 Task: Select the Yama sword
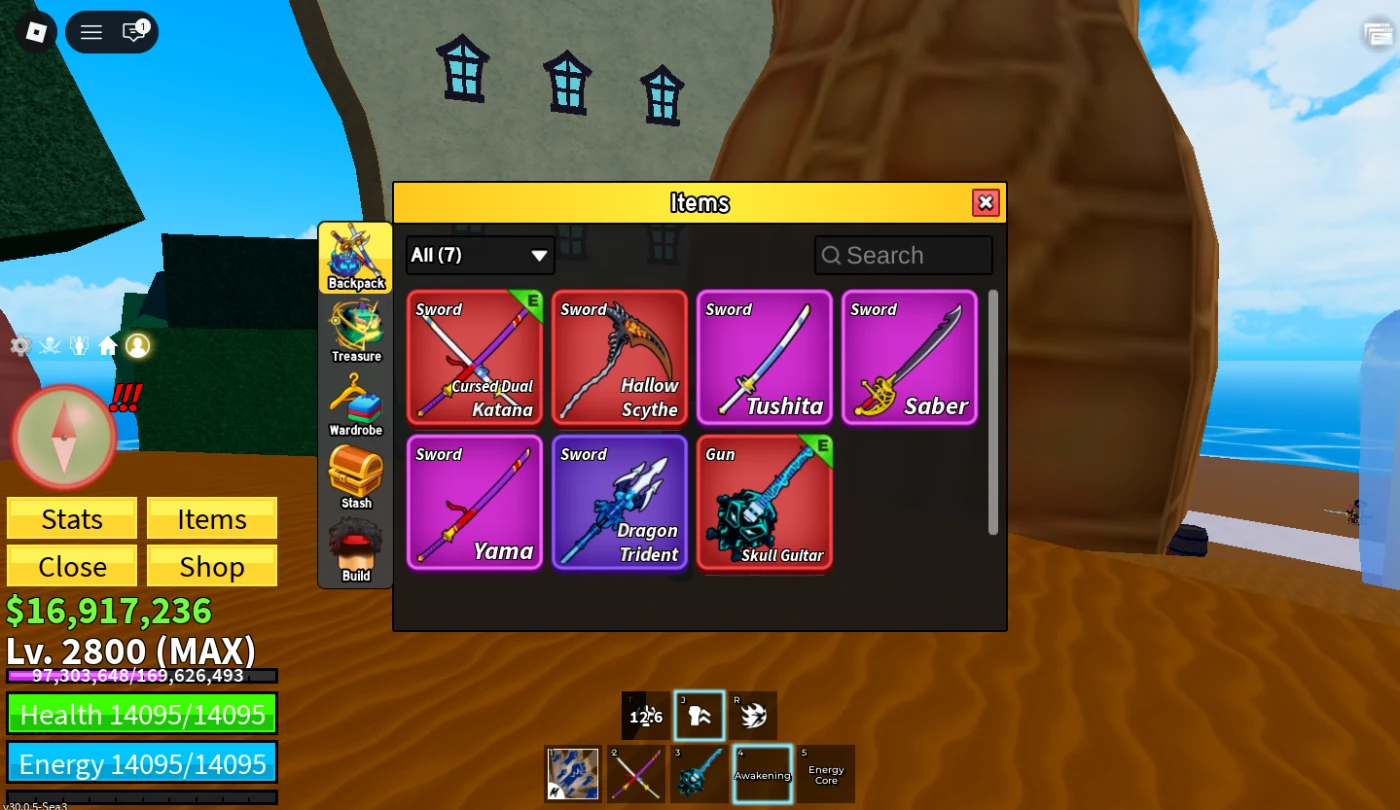click(x=475, y=502)
